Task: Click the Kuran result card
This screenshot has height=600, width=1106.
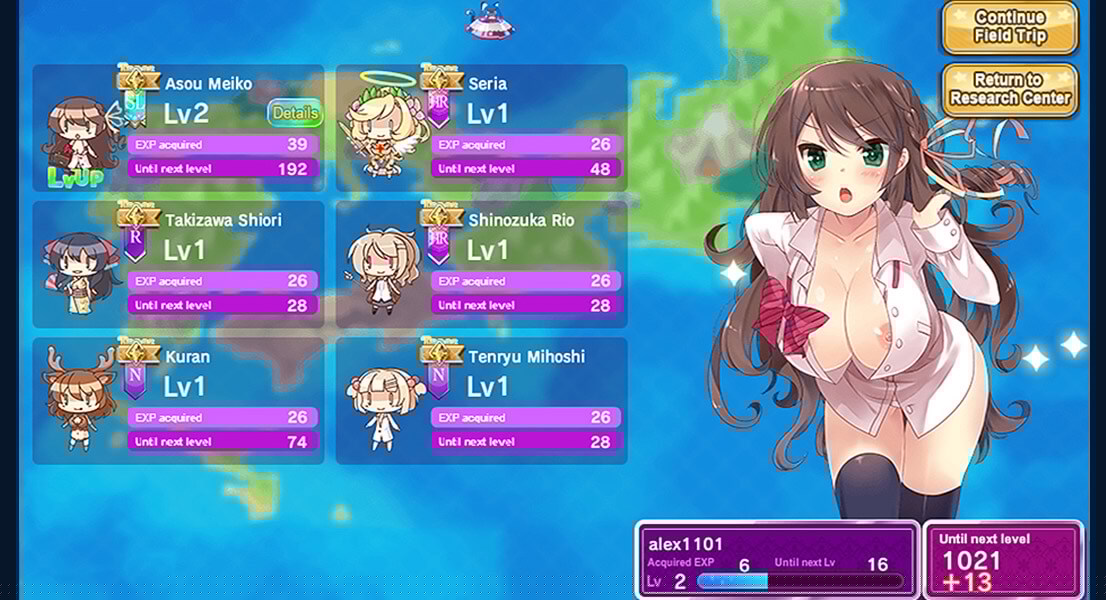Action: (178, 400)
